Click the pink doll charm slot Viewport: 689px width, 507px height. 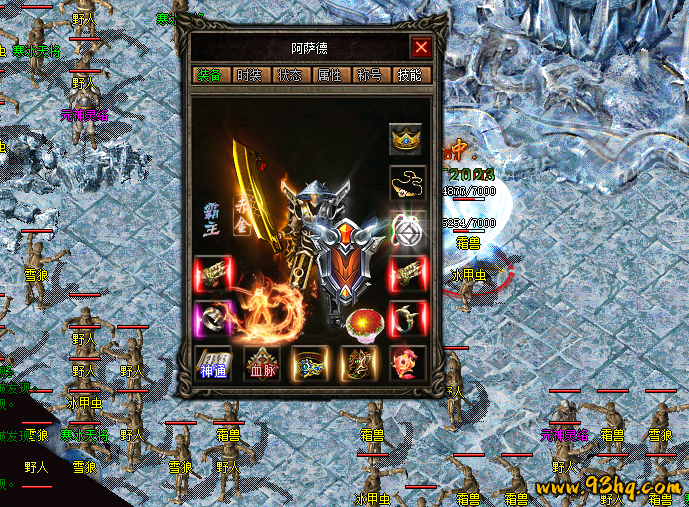[407, 362]
